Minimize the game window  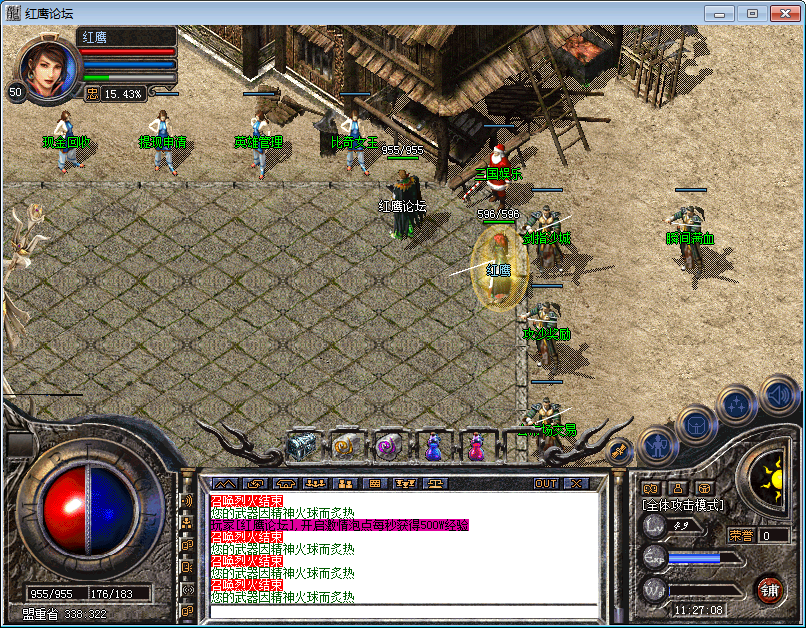[x=719, y=13]
